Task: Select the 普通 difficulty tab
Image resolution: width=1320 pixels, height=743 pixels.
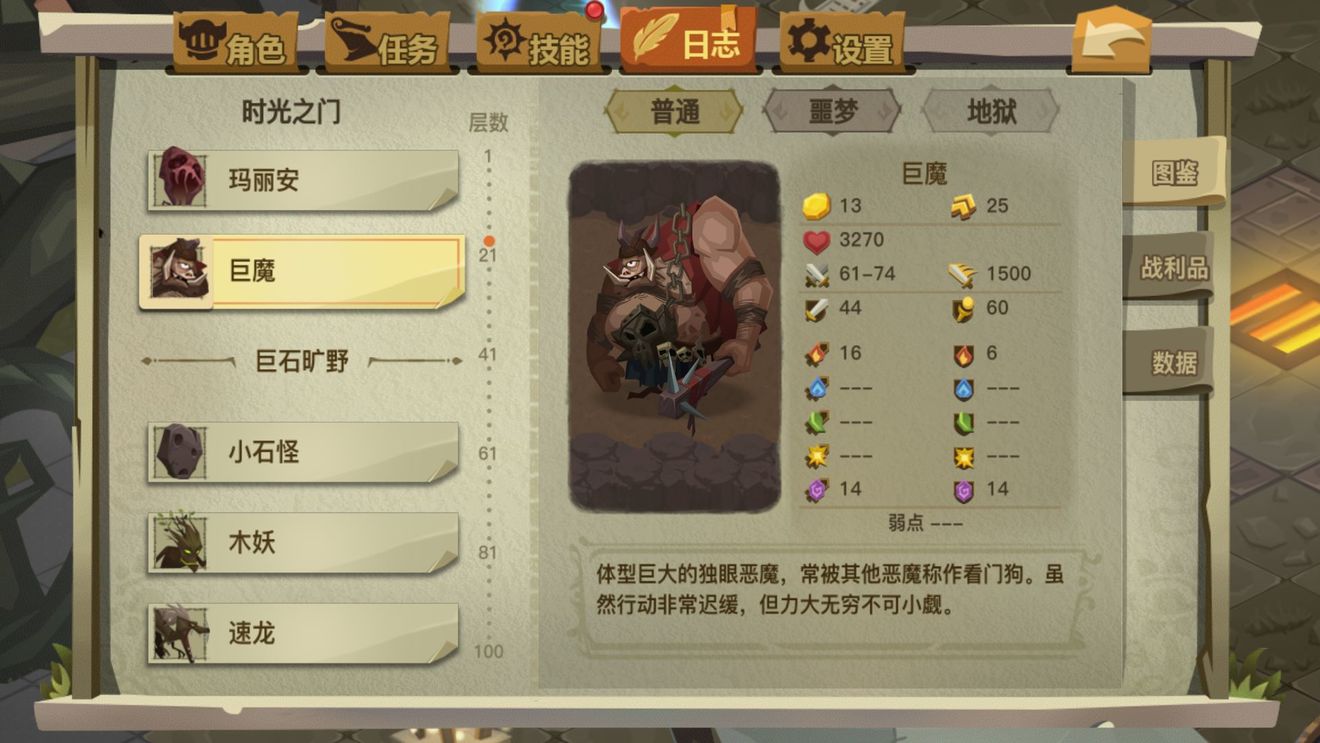Action: coord(674,113)
